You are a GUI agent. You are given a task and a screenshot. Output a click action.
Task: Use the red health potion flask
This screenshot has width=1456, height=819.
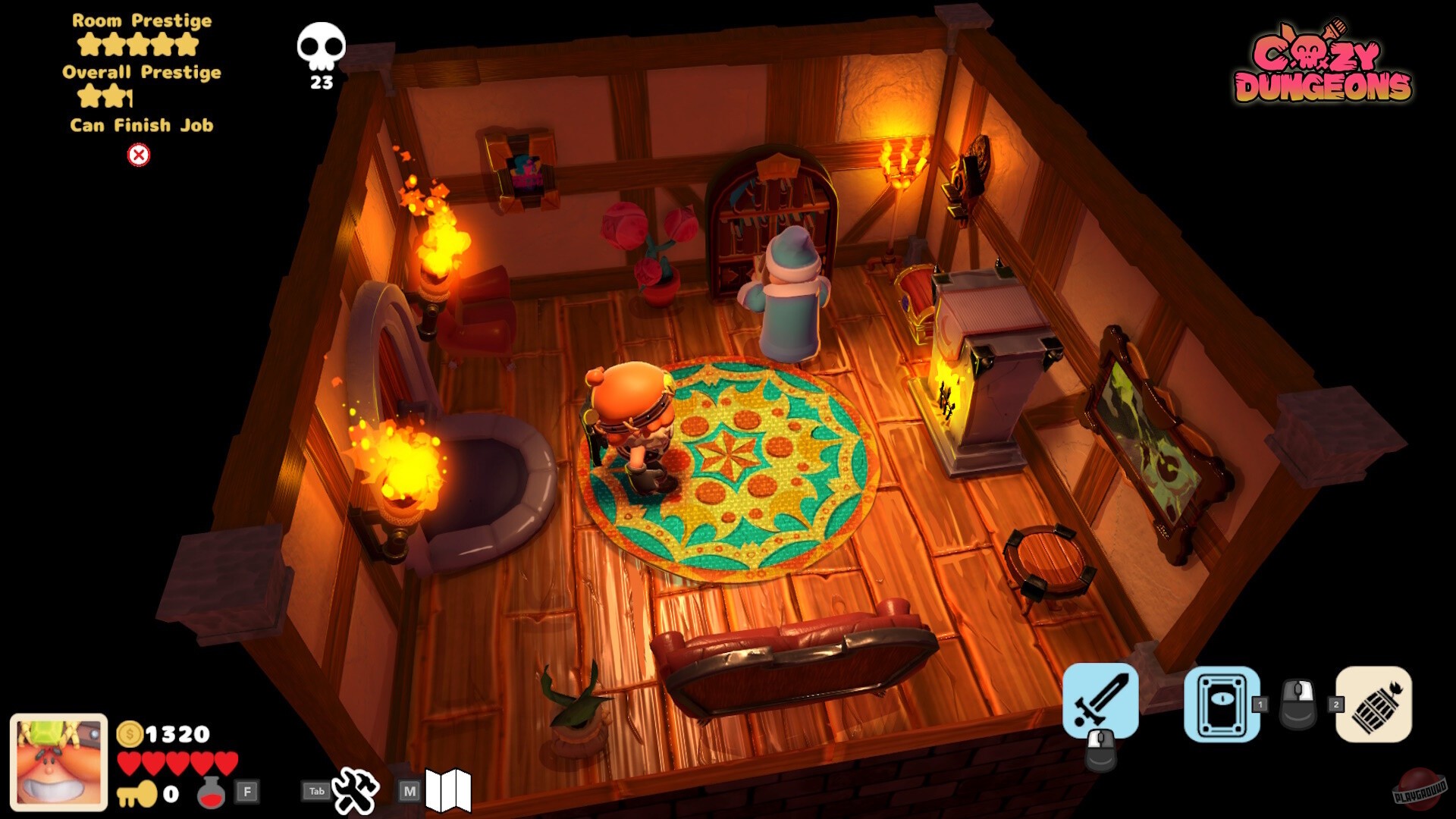212,791
